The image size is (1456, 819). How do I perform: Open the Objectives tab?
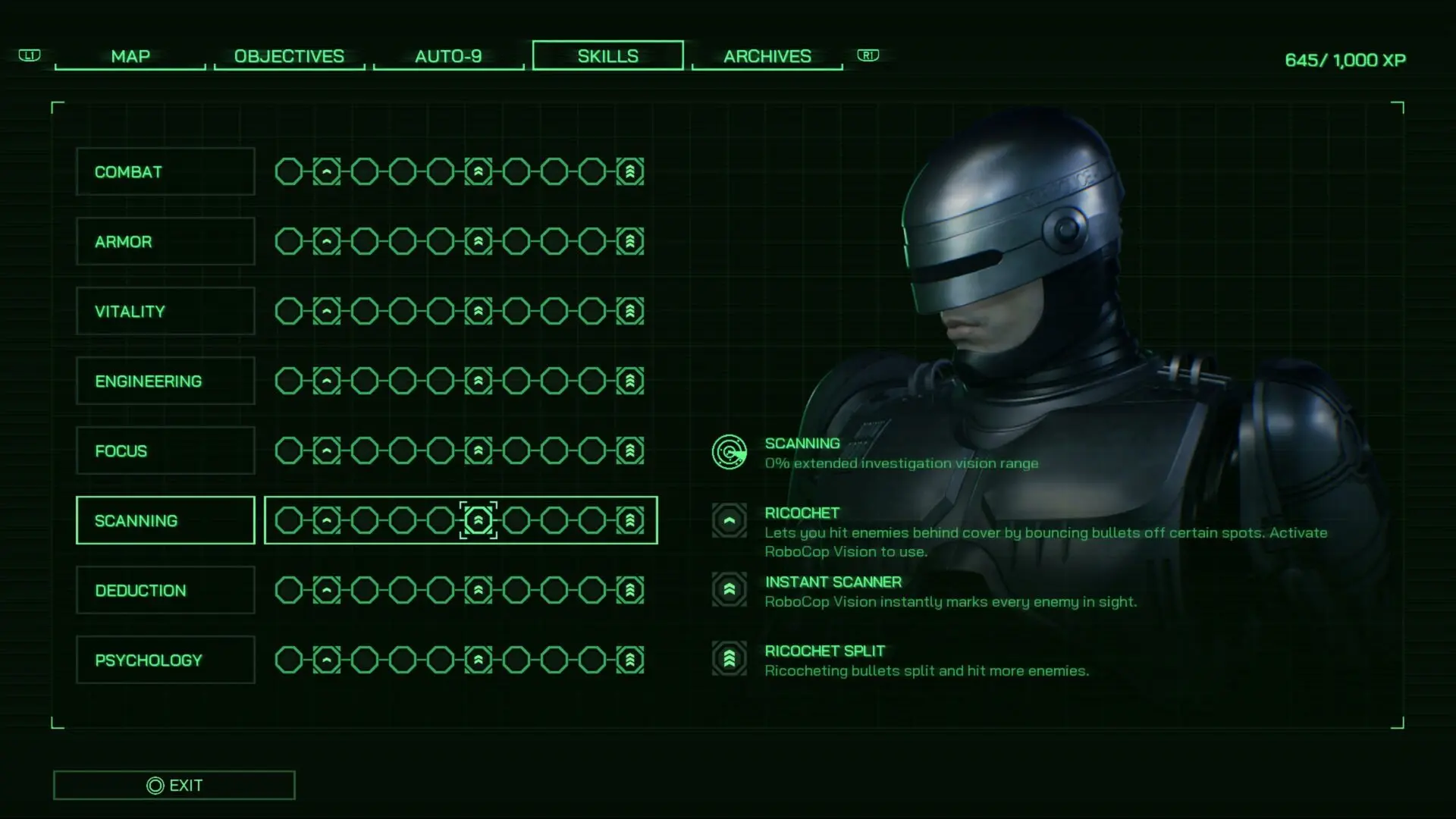tap(289, 56)
